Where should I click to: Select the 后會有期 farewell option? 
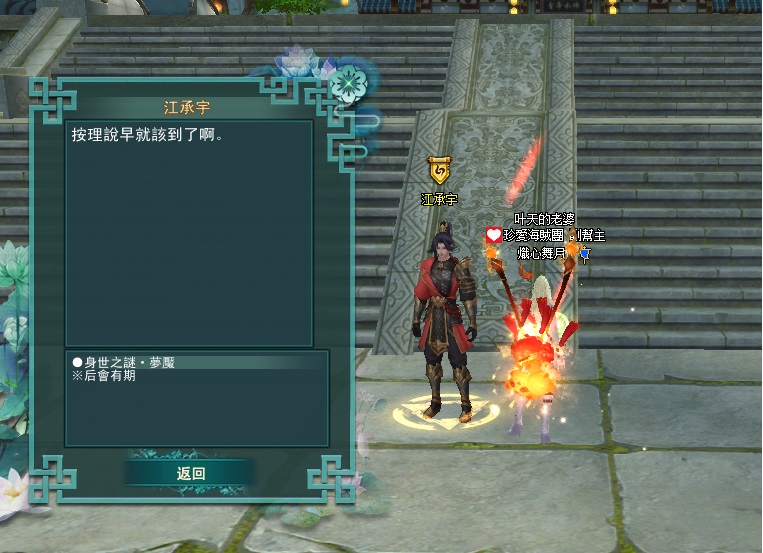tap(103, 376)
